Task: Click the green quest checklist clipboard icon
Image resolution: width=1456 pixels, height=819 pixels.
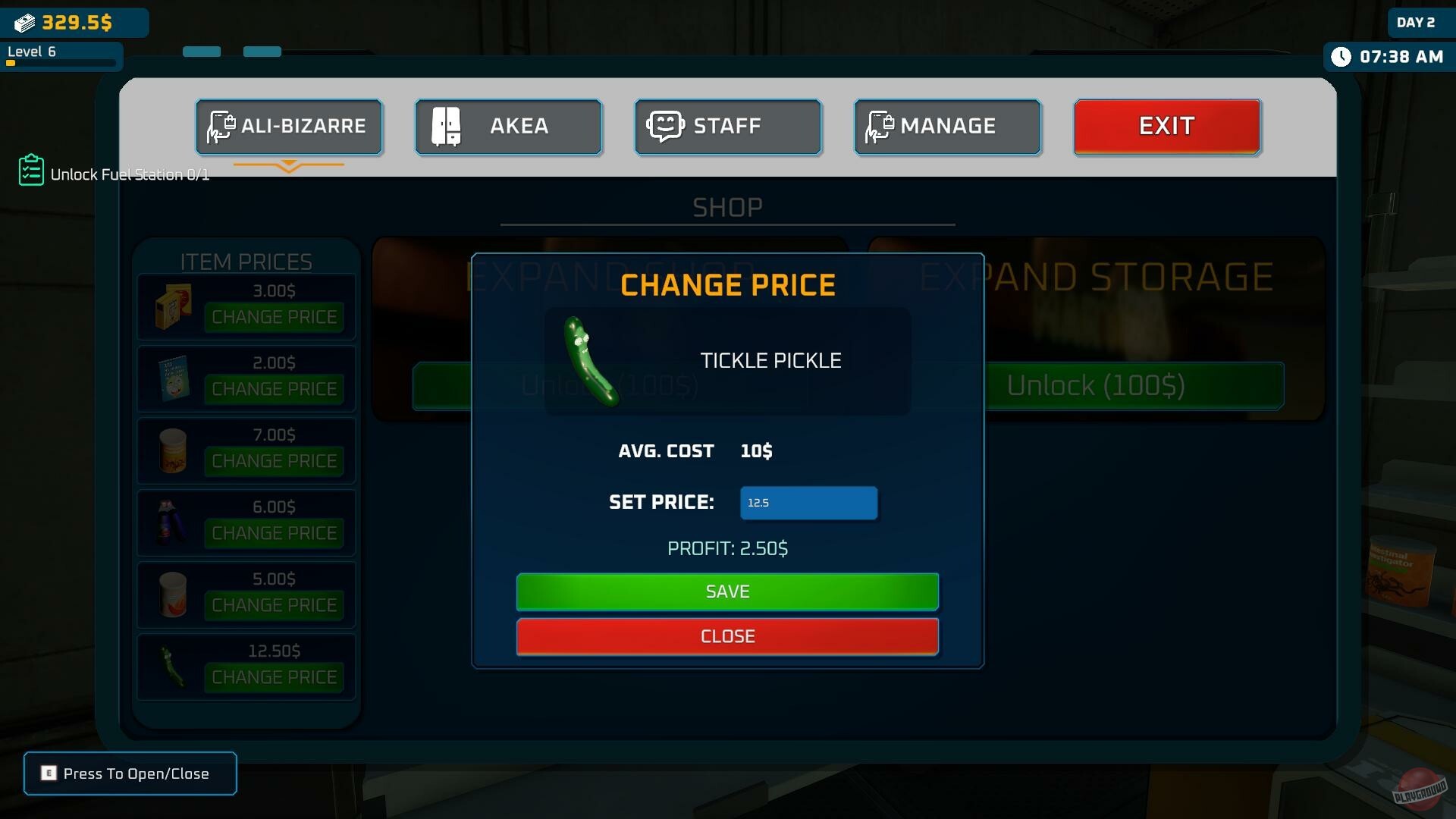Action: [30, 170]
